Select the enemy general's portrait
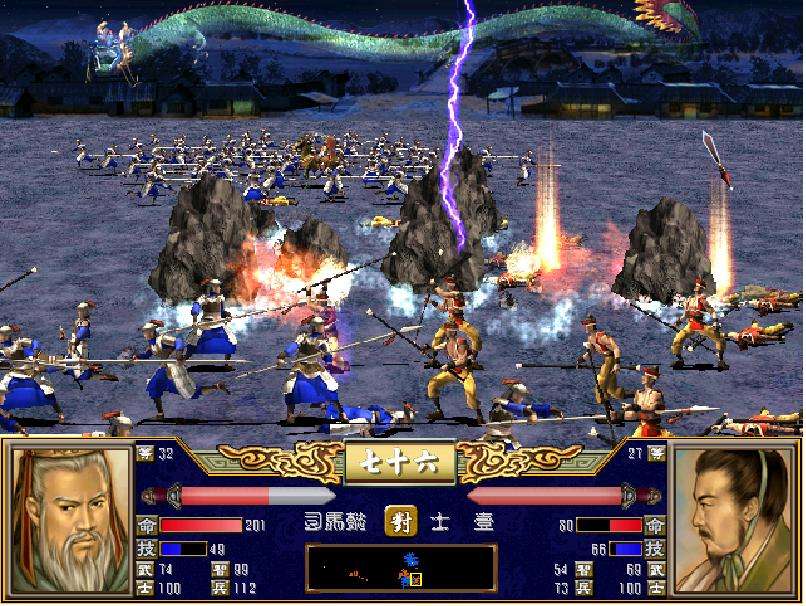The image size is (806, 606). point(735,520)
